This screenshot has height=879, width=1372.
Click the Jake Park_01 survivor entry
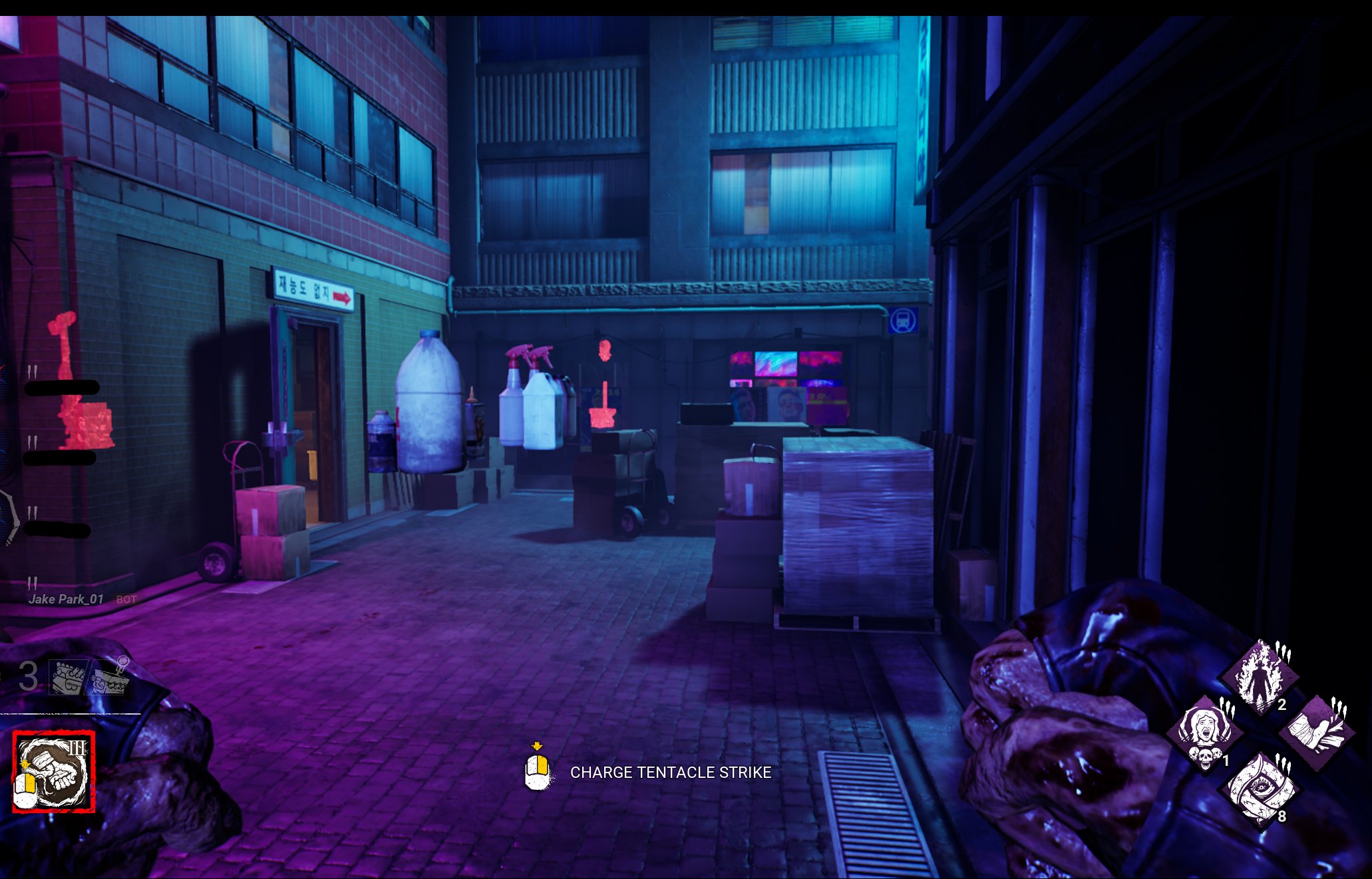(x=66, y=599)
